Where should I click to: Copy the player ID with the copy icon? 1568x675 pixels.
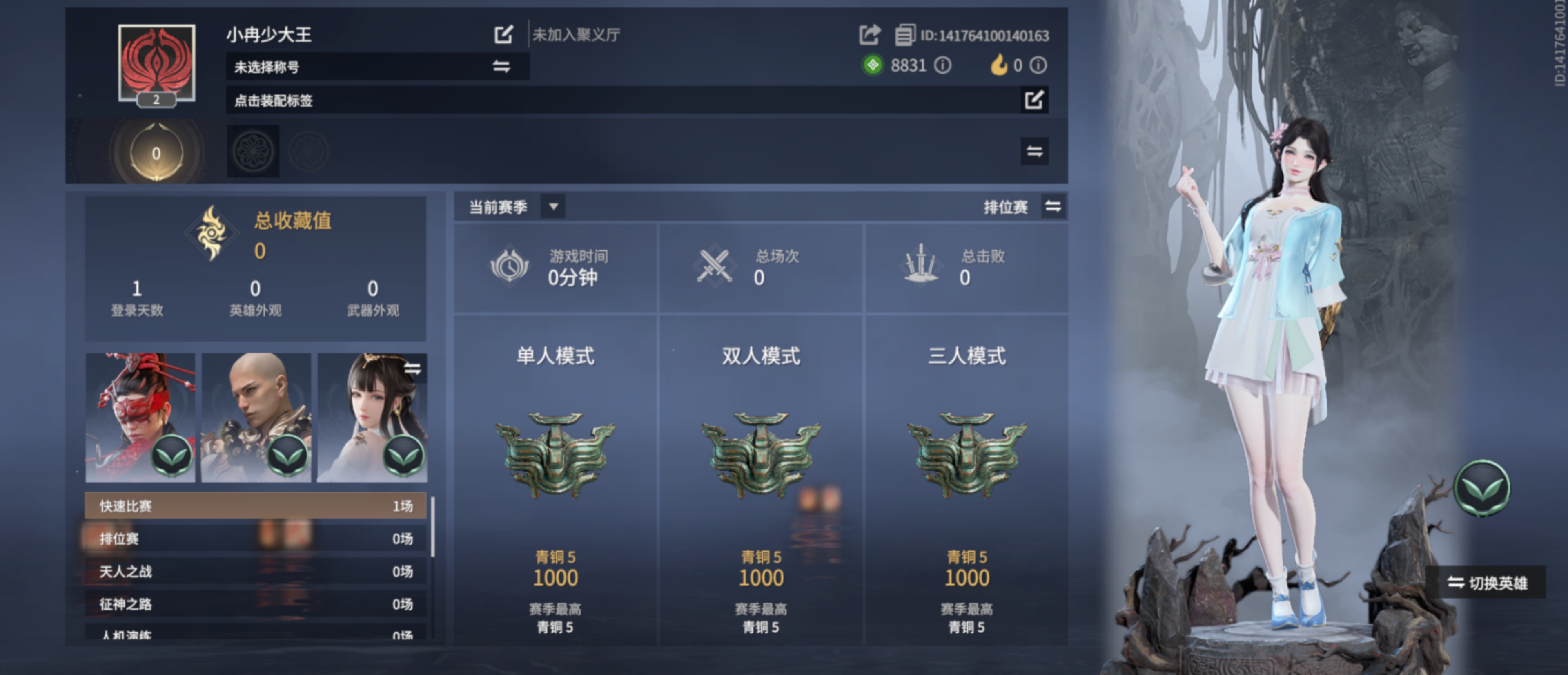point(904,35)
